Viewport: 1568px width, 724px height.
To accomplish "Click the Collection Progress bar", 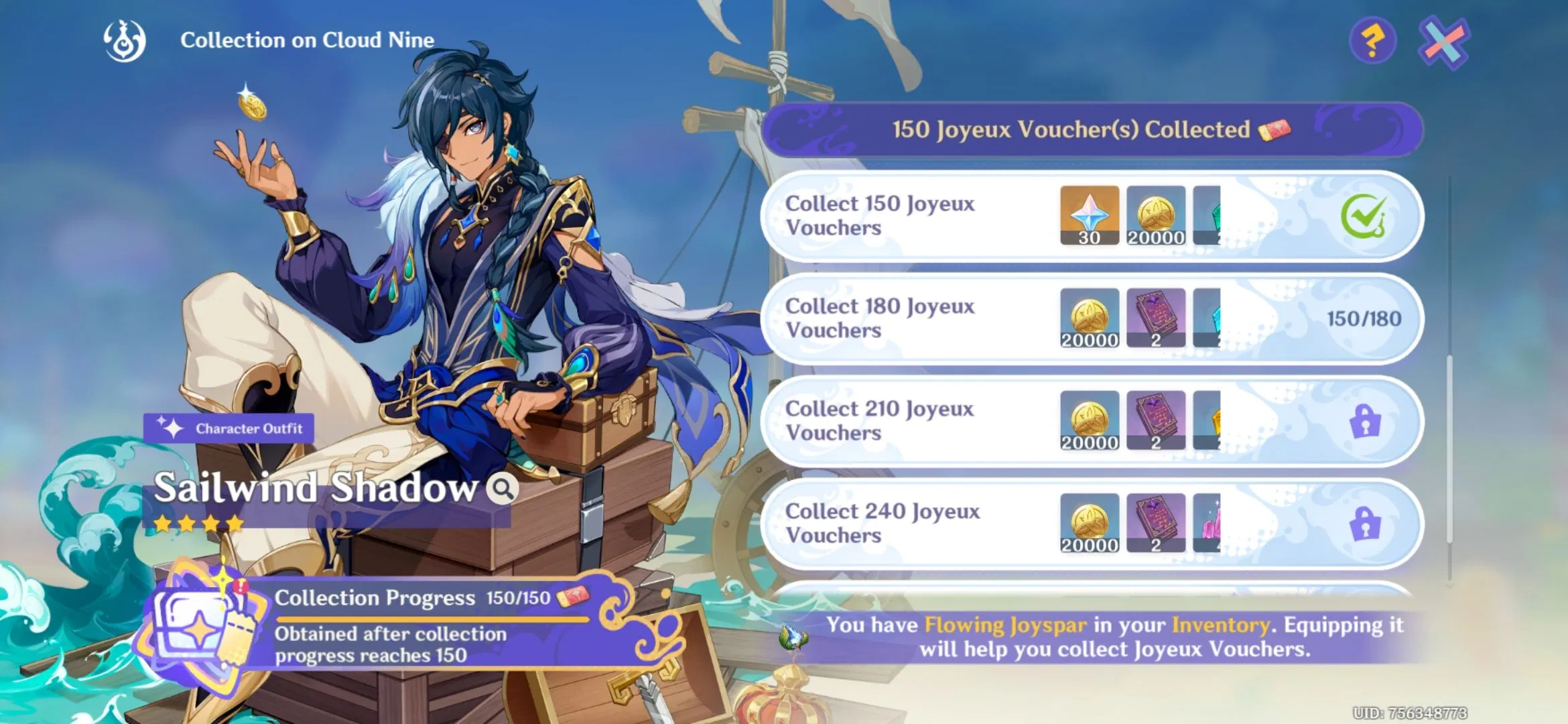I will tap(436, 618).
